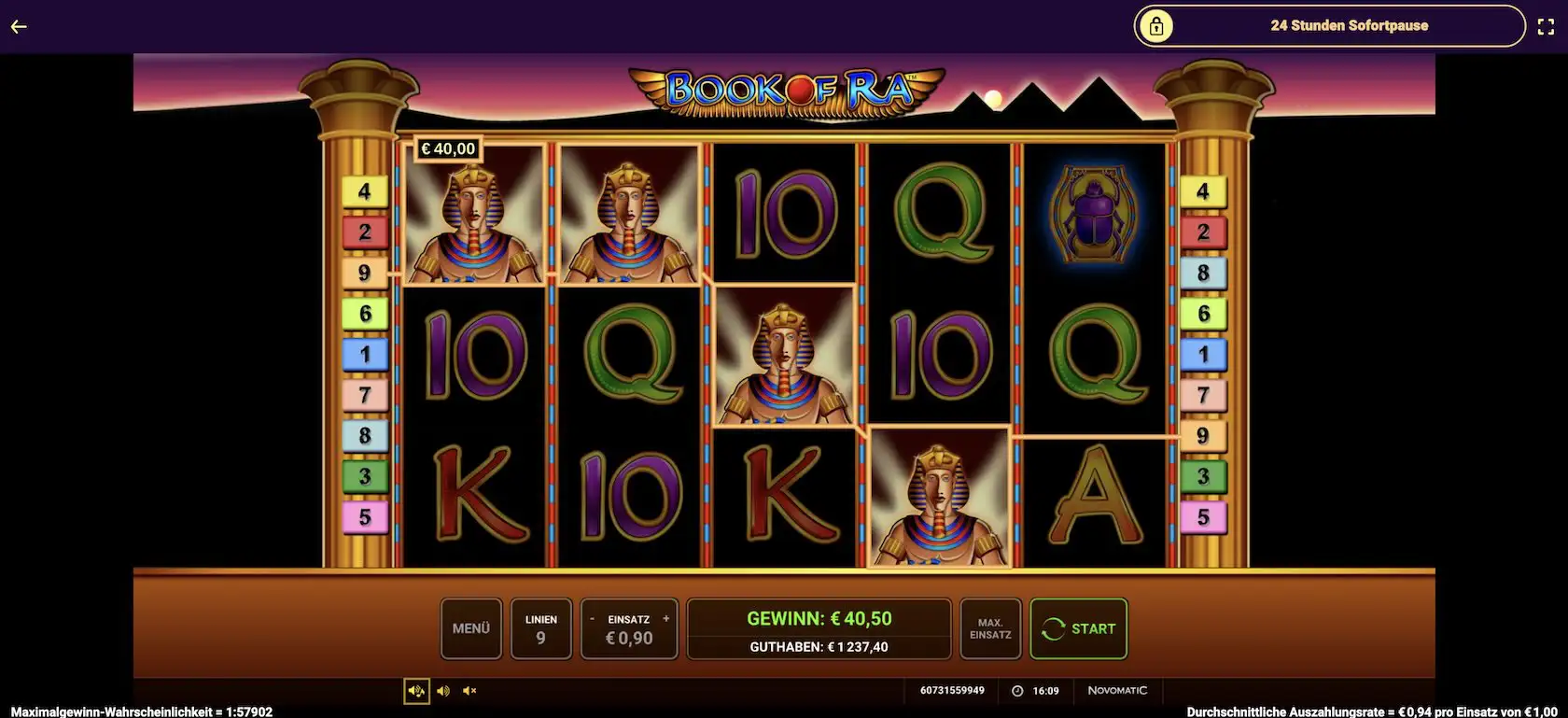Click the lock icon next to Sofortpause
The width and height of the screenshot is (1568, 718).
click(x=1157, y=25)
